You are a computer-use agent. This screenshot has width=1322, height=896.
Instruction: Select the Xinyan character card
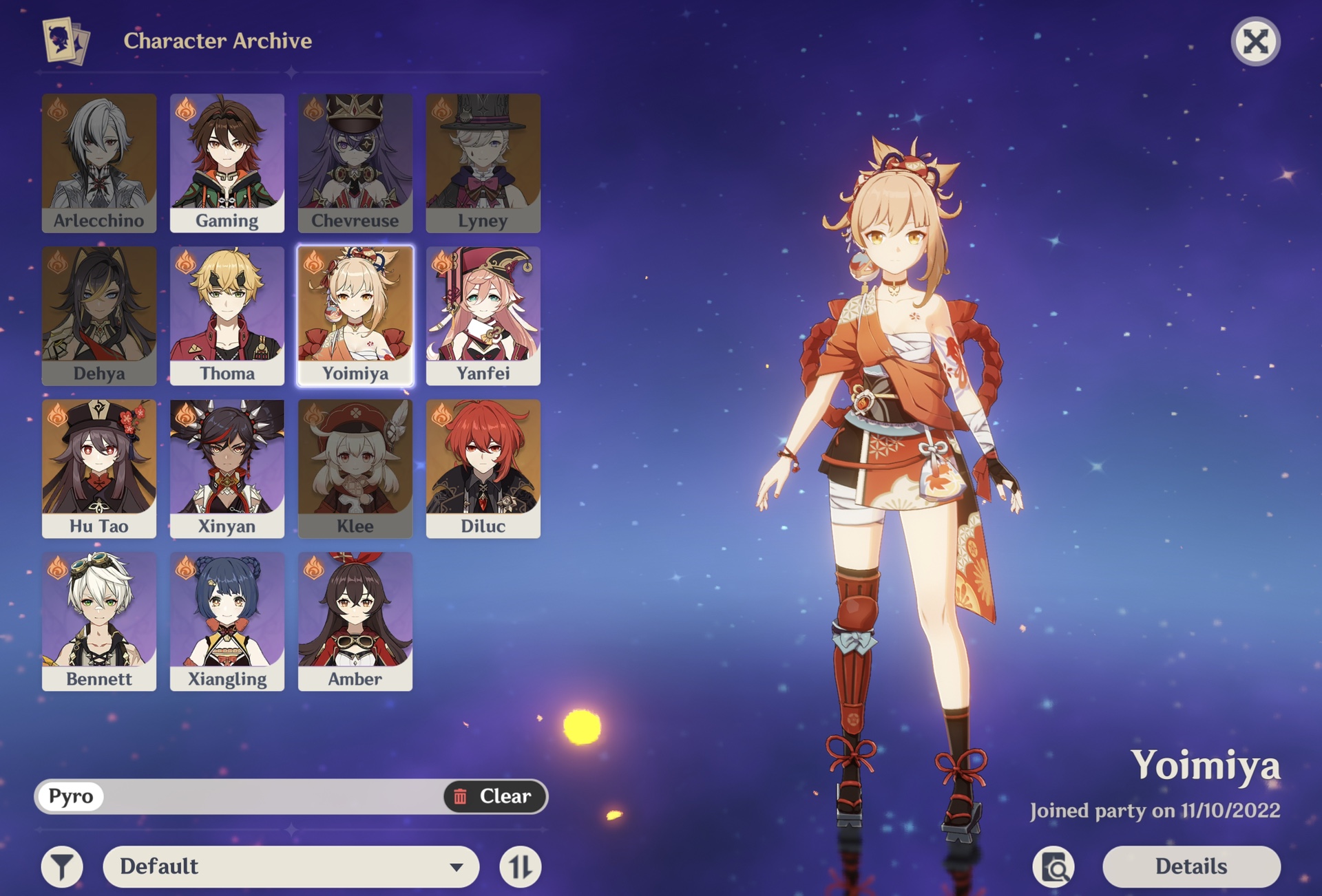[227, 469]
